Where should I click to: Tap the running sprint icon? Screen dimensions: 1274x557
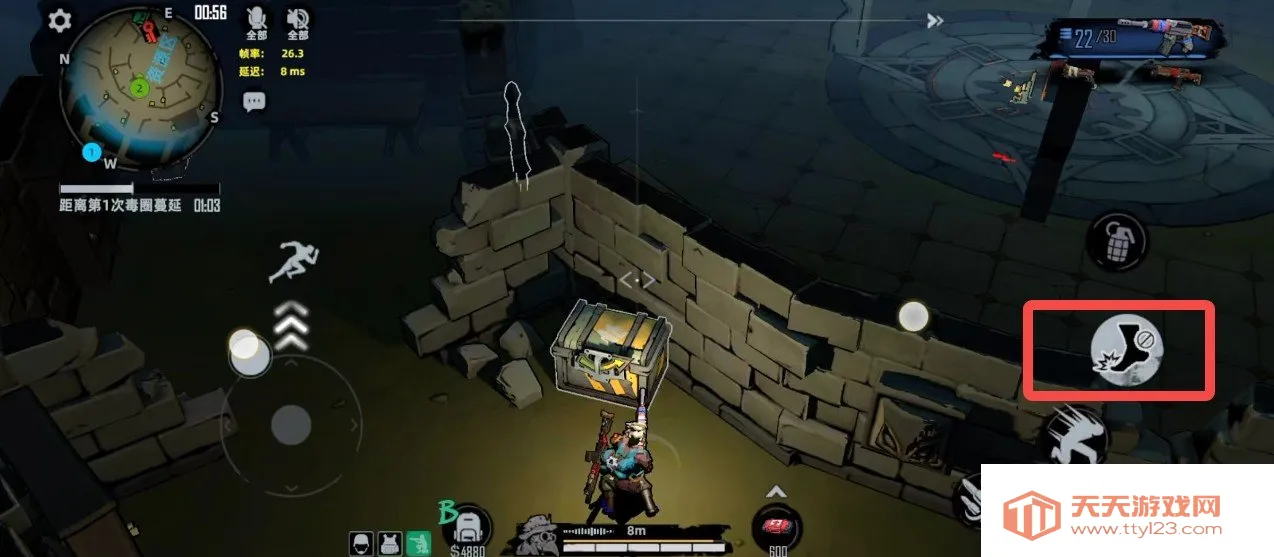pos(291,262)
